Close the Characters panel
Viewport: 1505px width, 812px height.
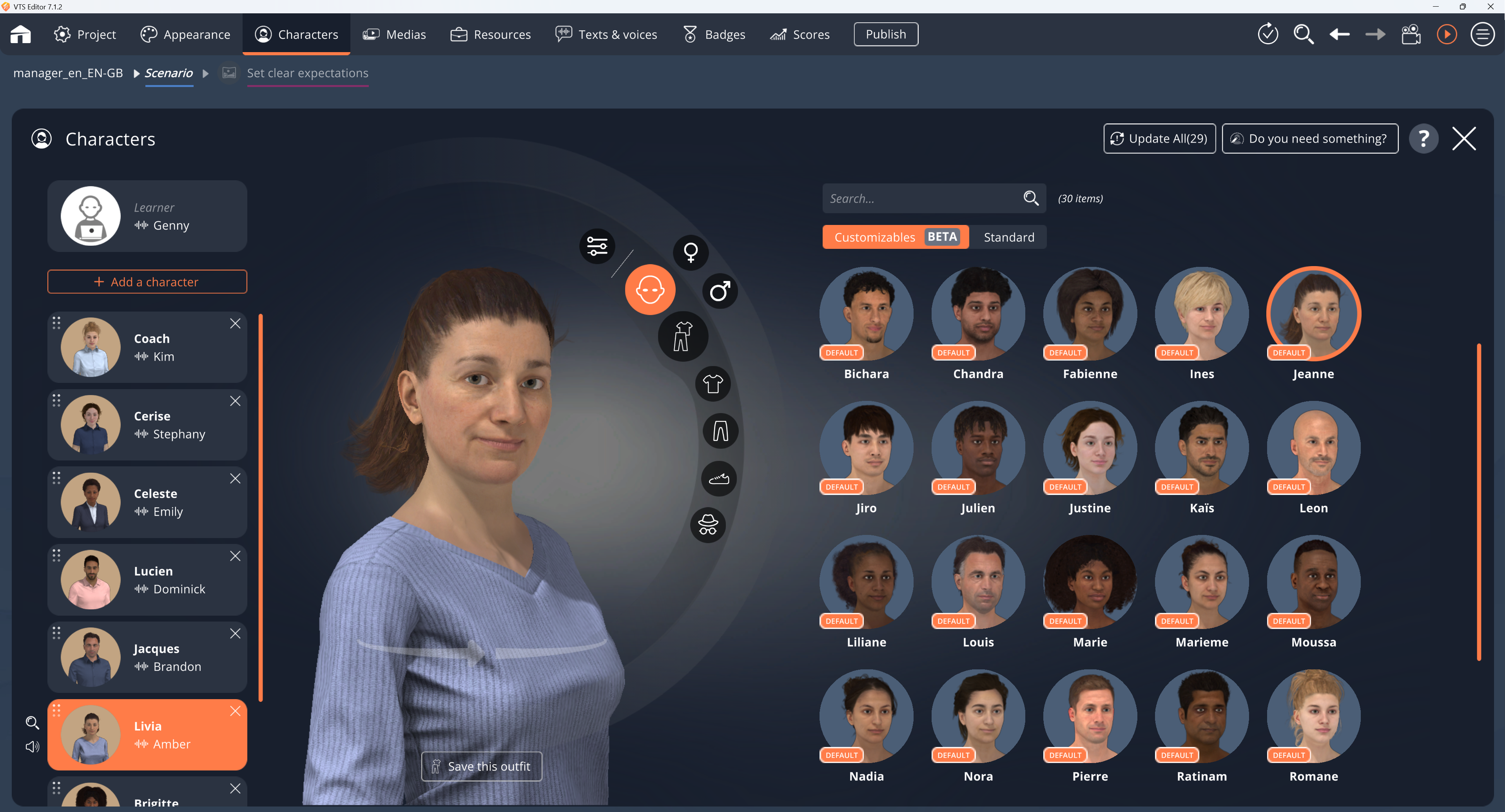tap(1463, 138)
